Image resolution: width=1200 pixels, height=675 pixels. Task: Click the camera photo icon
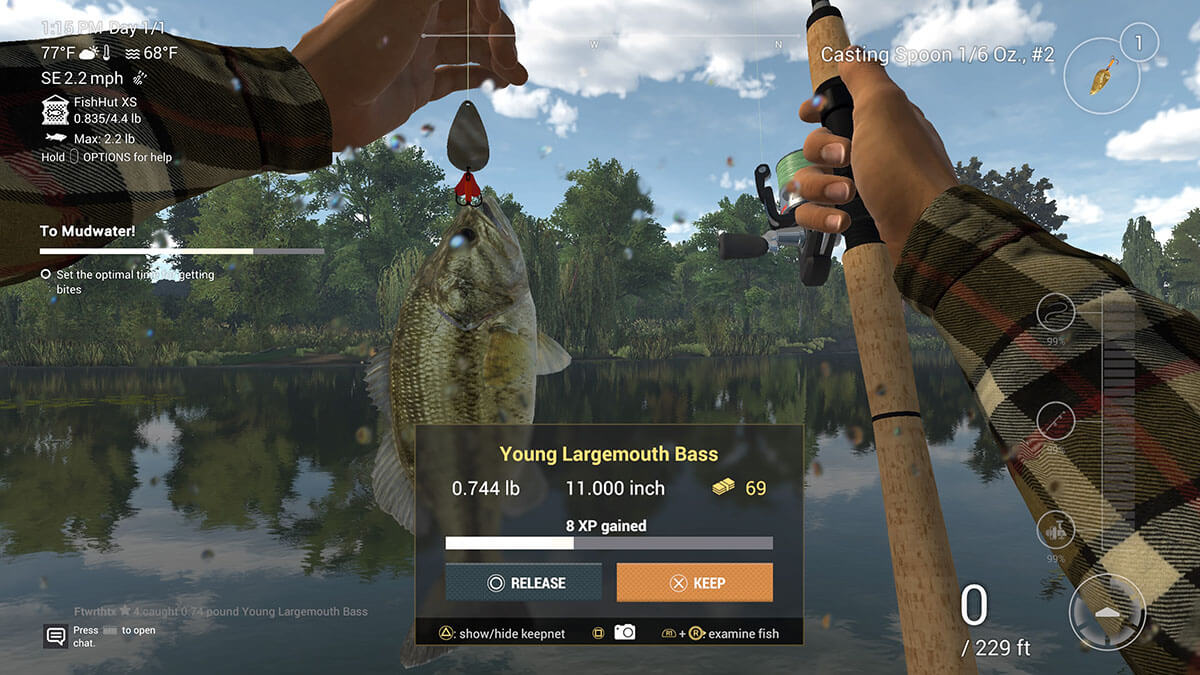click(625, 632)
